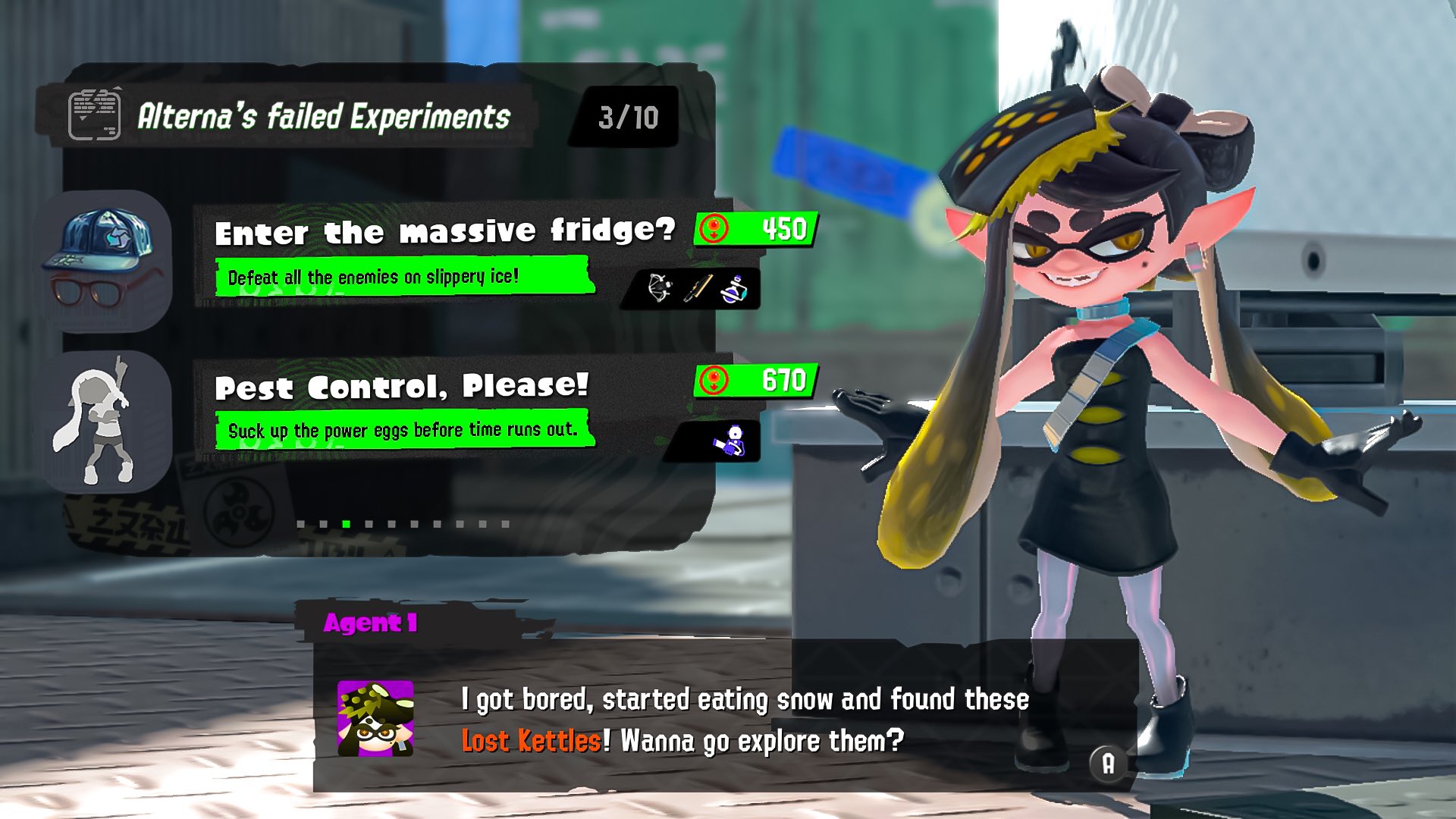Screen dimensions: 1456x819
Task: Open the 3/10 mission counter panel
Action: click(x=628, y=115)
